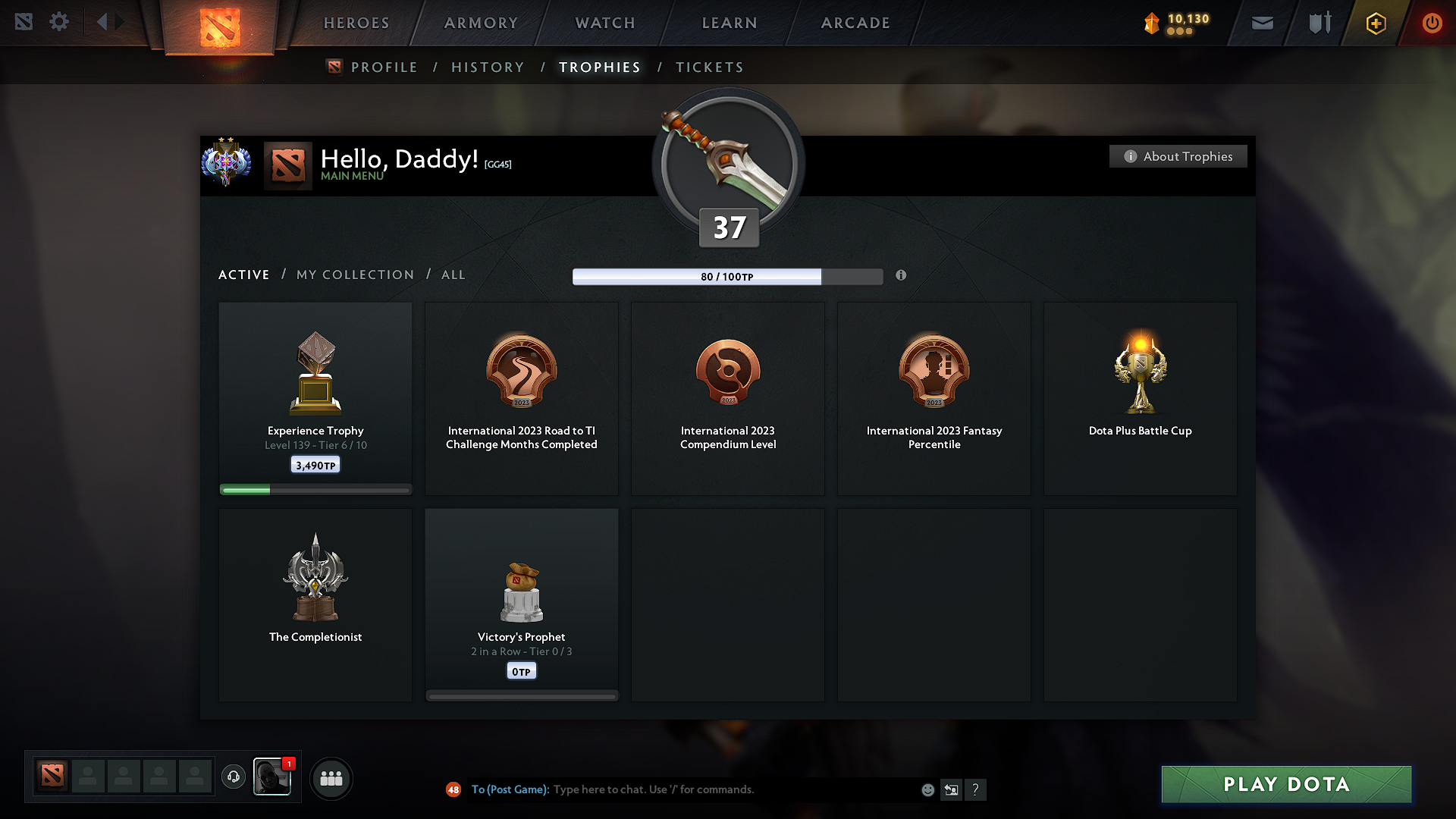The image size is (1456, 819).
Task: Click the armory shield and sword icon
Action: coord(1318,23)
